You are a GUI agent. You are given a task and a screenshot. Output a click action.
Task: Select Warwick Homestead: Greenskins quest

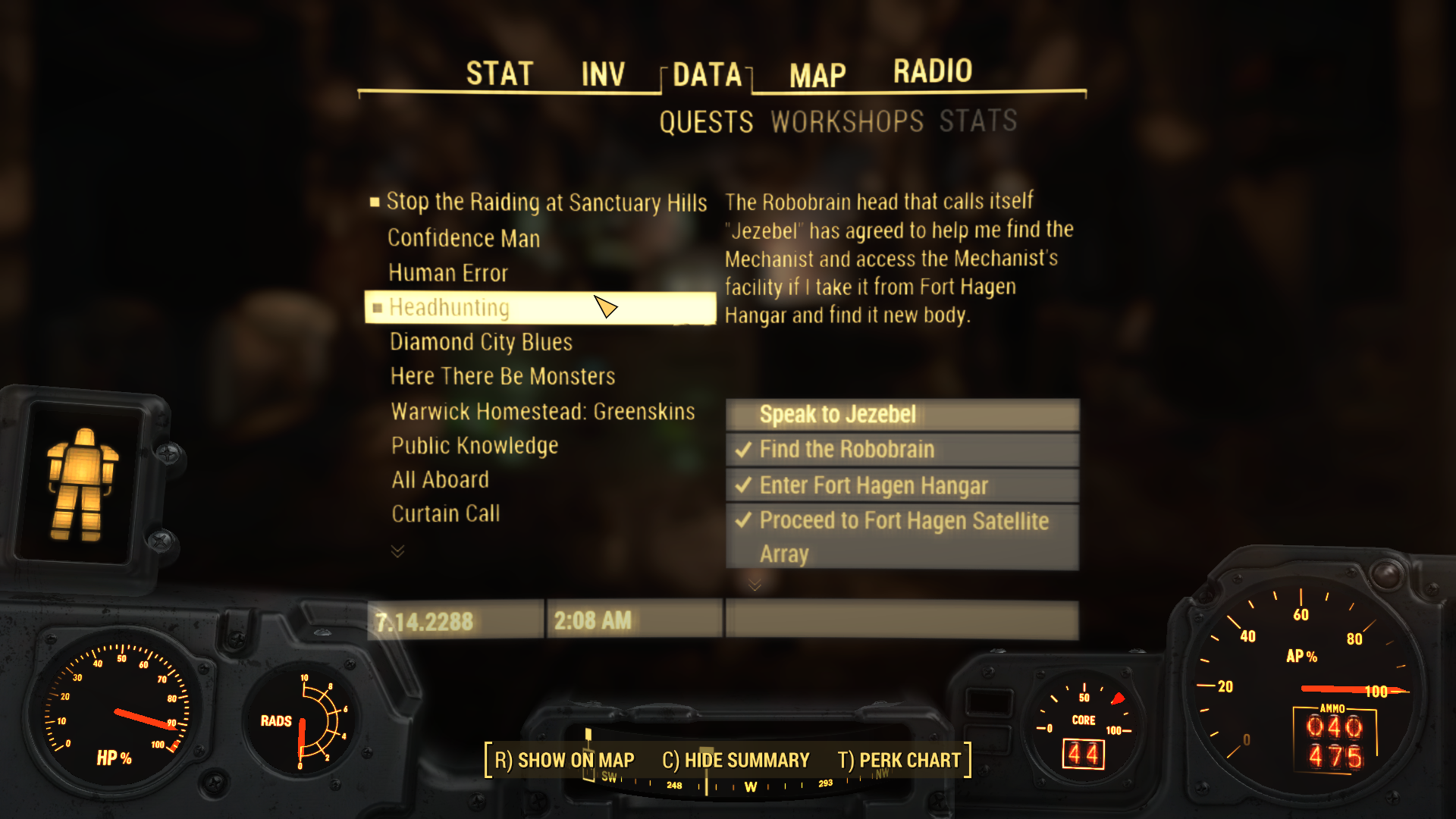[542, 412]
